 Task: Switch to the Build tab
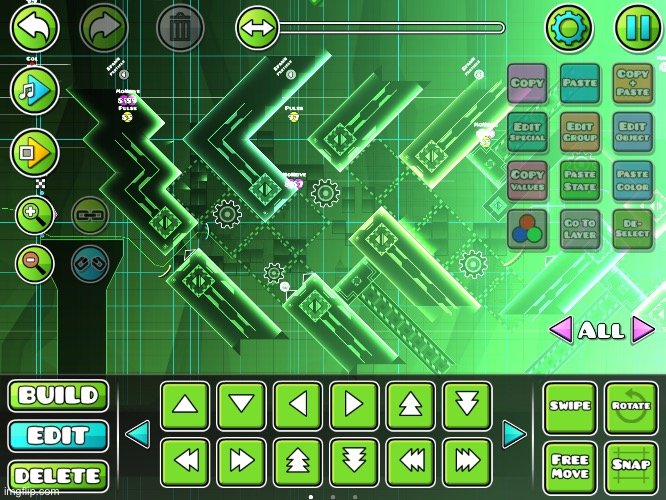tap(58, 395)
